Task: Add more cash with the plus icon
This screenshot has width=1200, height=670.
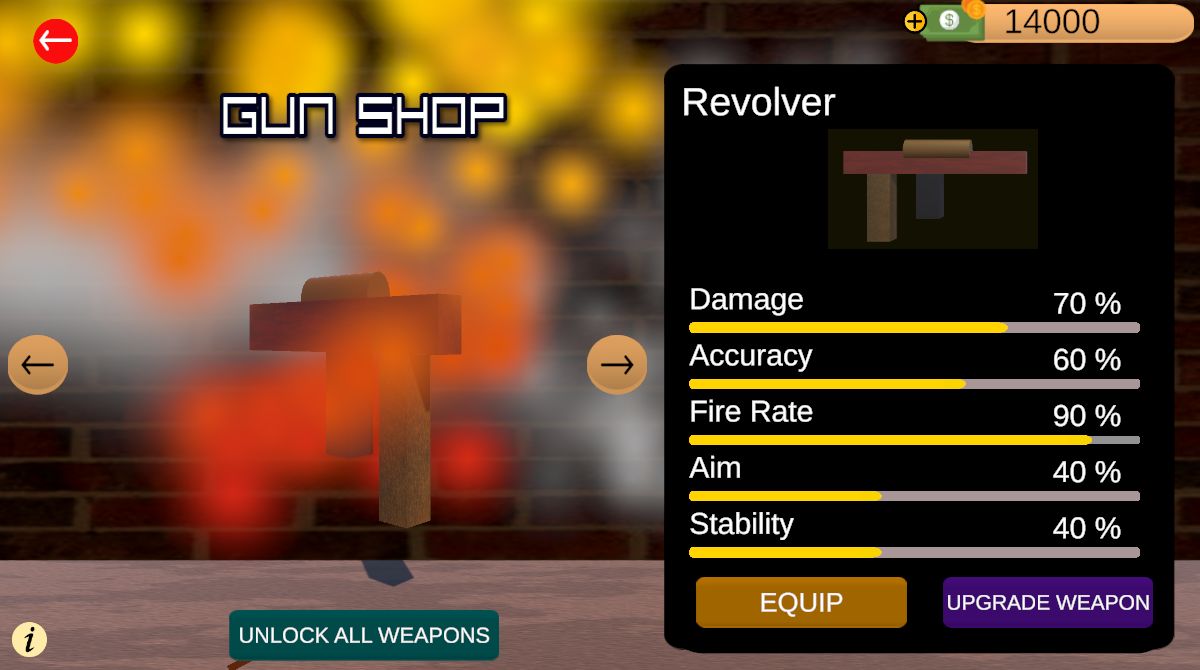Action: [x=914, y=21]
